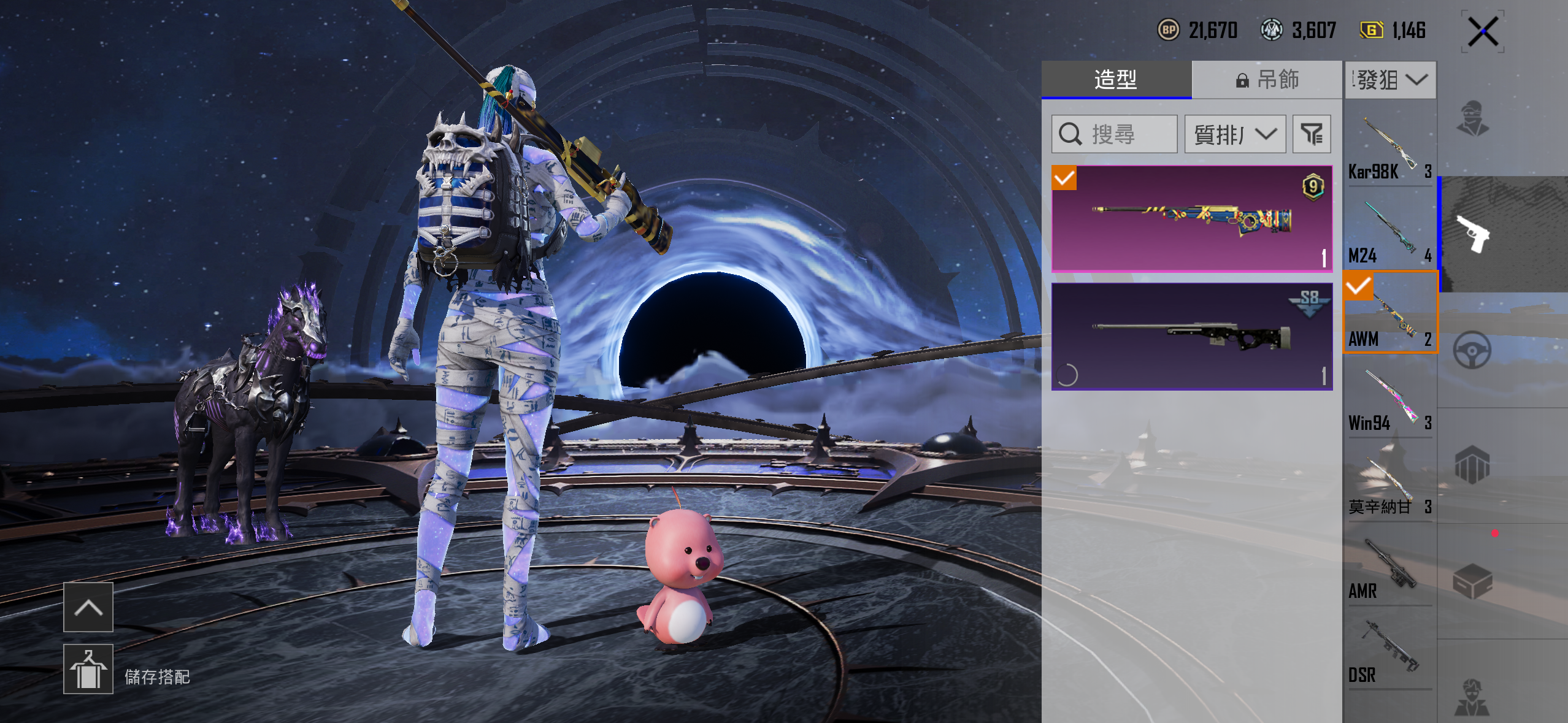This screenshot has width=1568, height=723.
Task: Select the equipped blue-gold AWM skin
Action: (x=1191, y=219)
